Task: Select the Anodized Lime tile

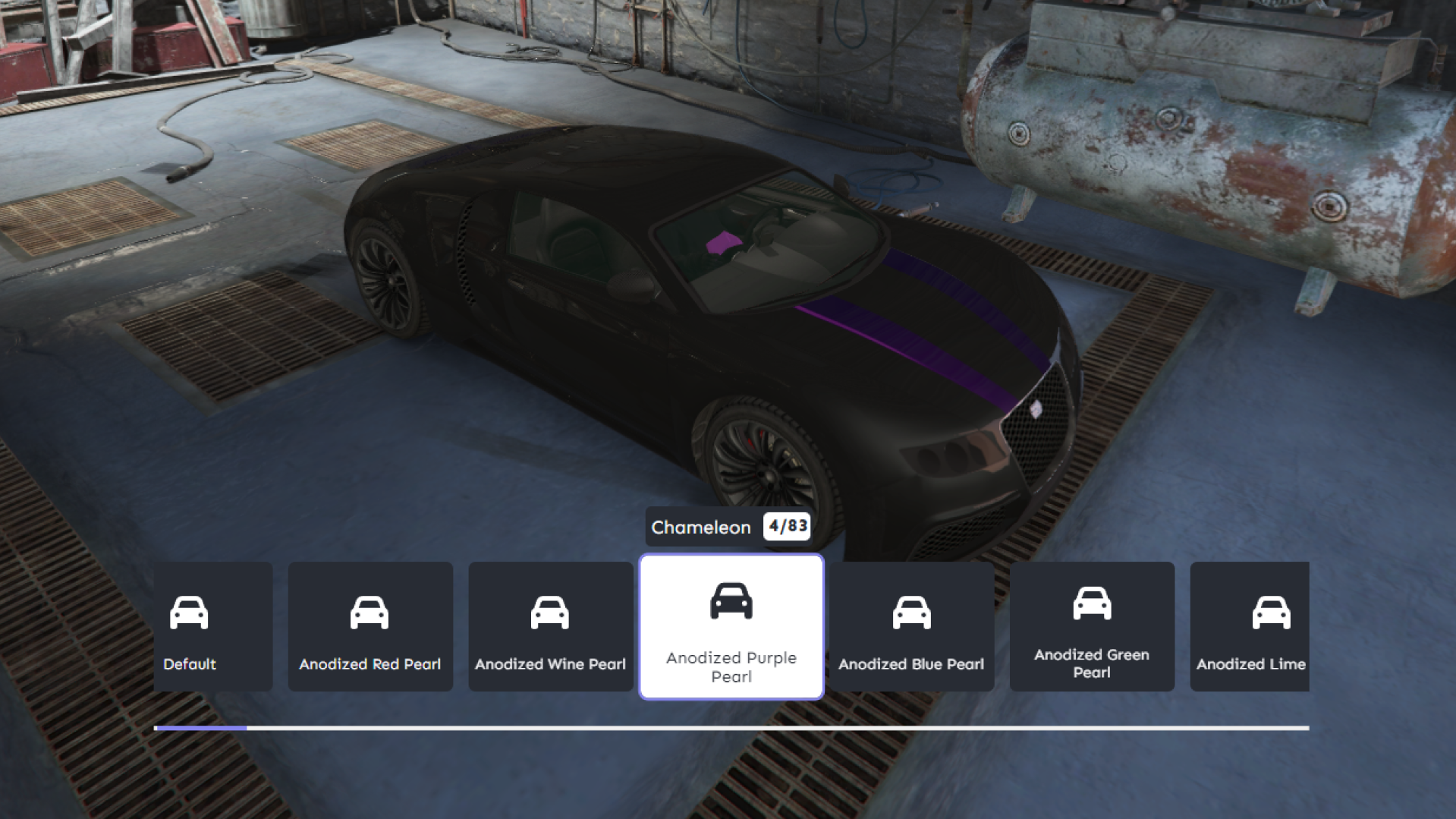Action: click(1250, 626)
